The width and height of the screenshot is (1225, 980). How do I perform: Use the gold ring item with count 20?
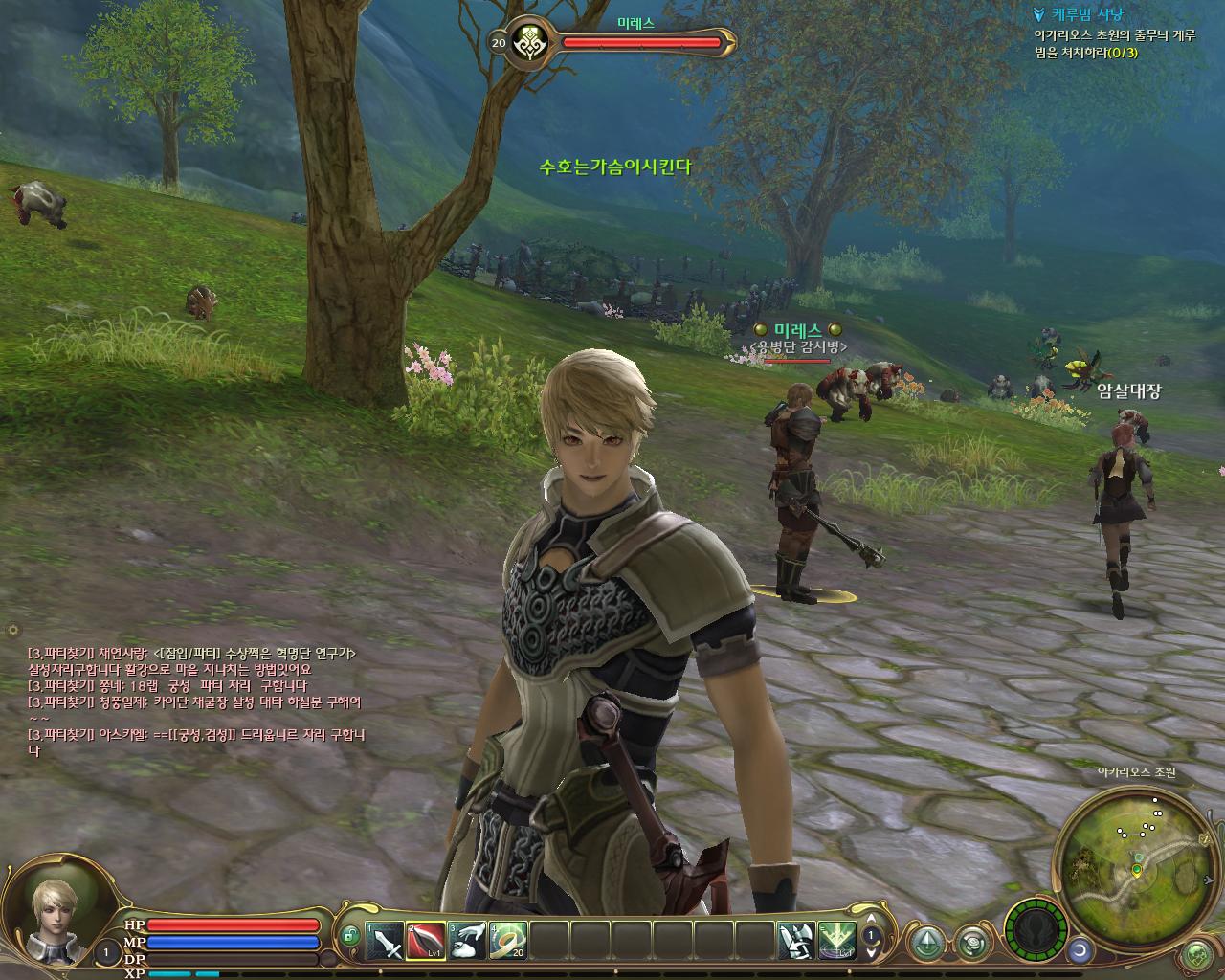pyautogui.click(x=508, y=942)
